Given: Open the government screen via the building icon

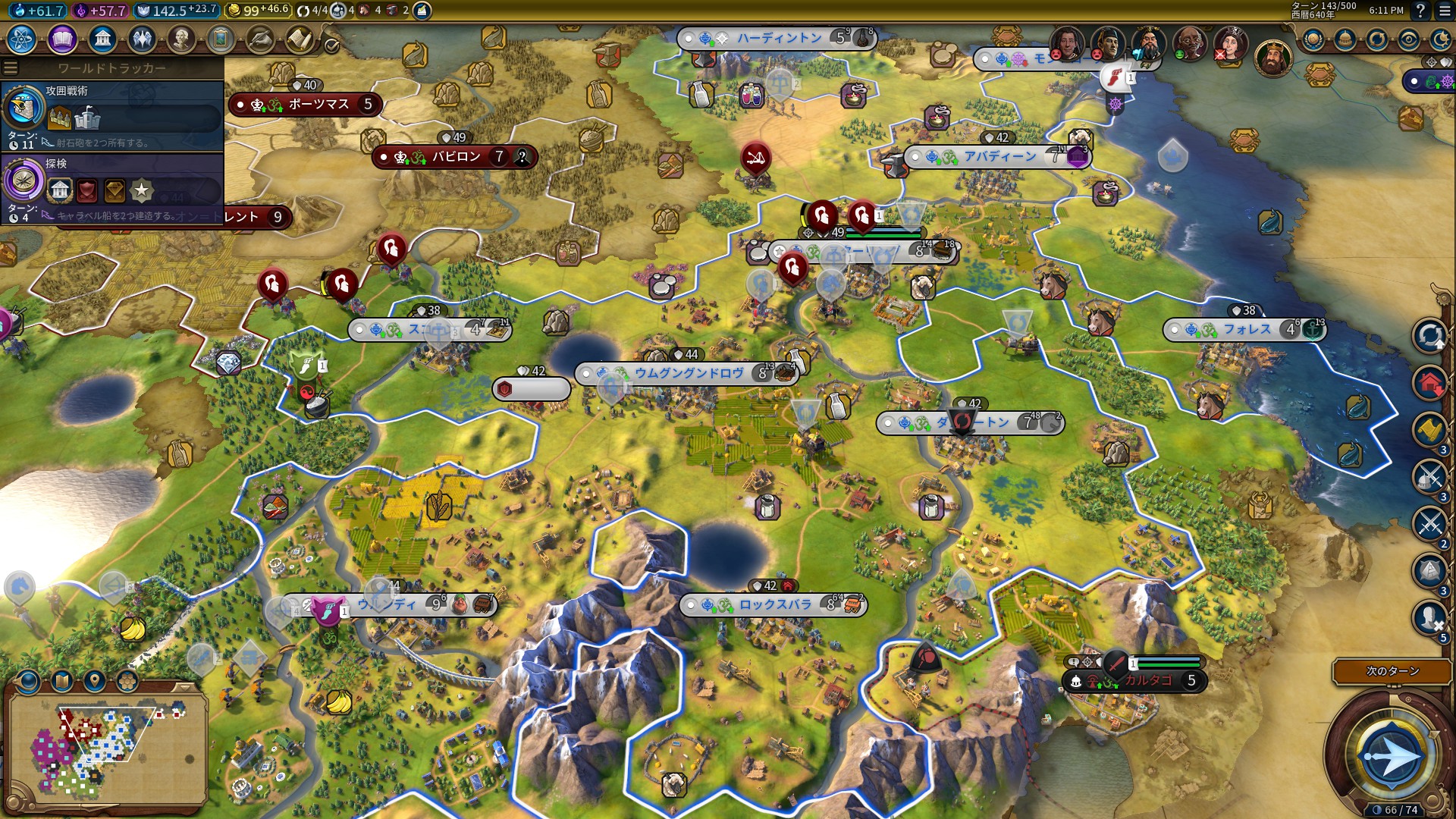Looking at the screenshot, I should click(x=102, y=39).
